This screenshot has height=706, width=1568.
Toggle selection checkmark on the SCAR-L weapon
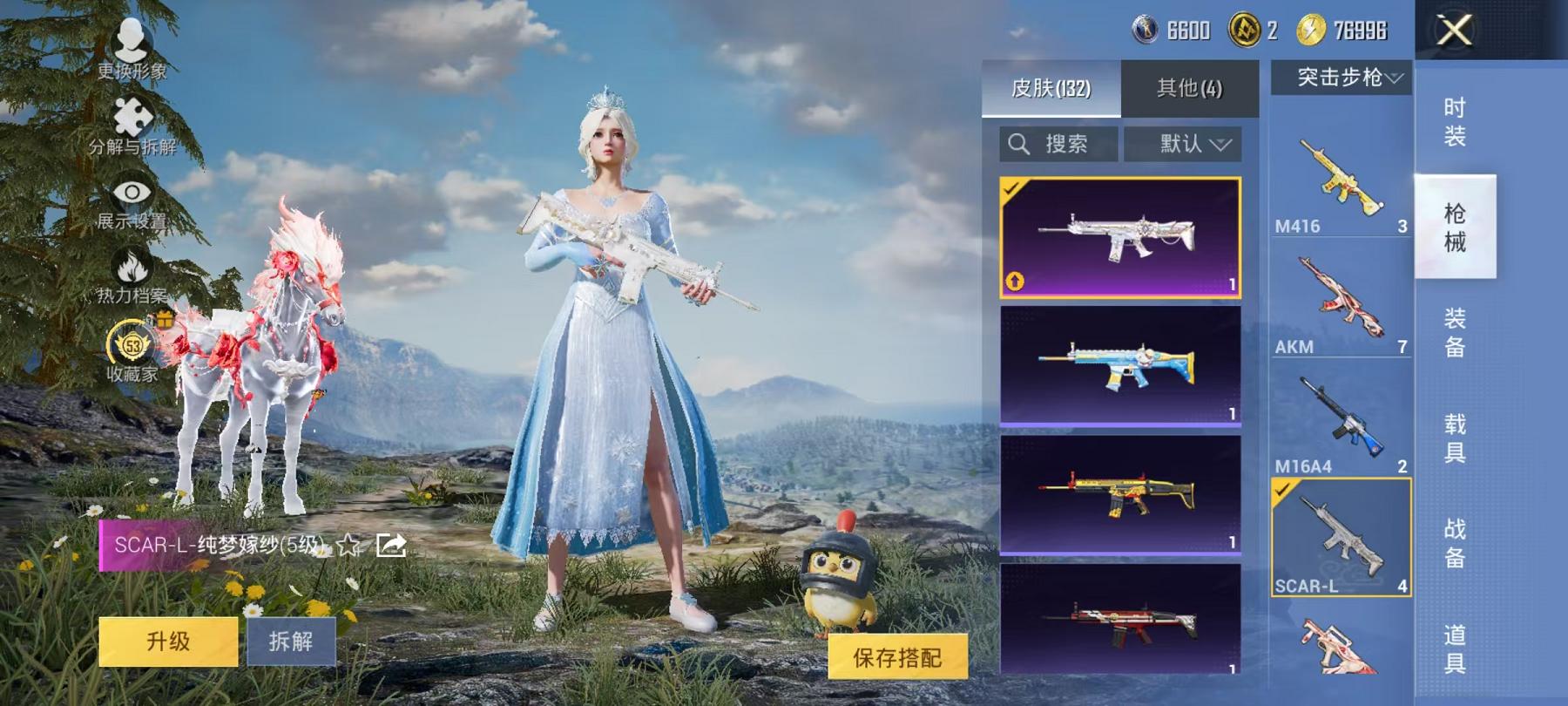1281,491
